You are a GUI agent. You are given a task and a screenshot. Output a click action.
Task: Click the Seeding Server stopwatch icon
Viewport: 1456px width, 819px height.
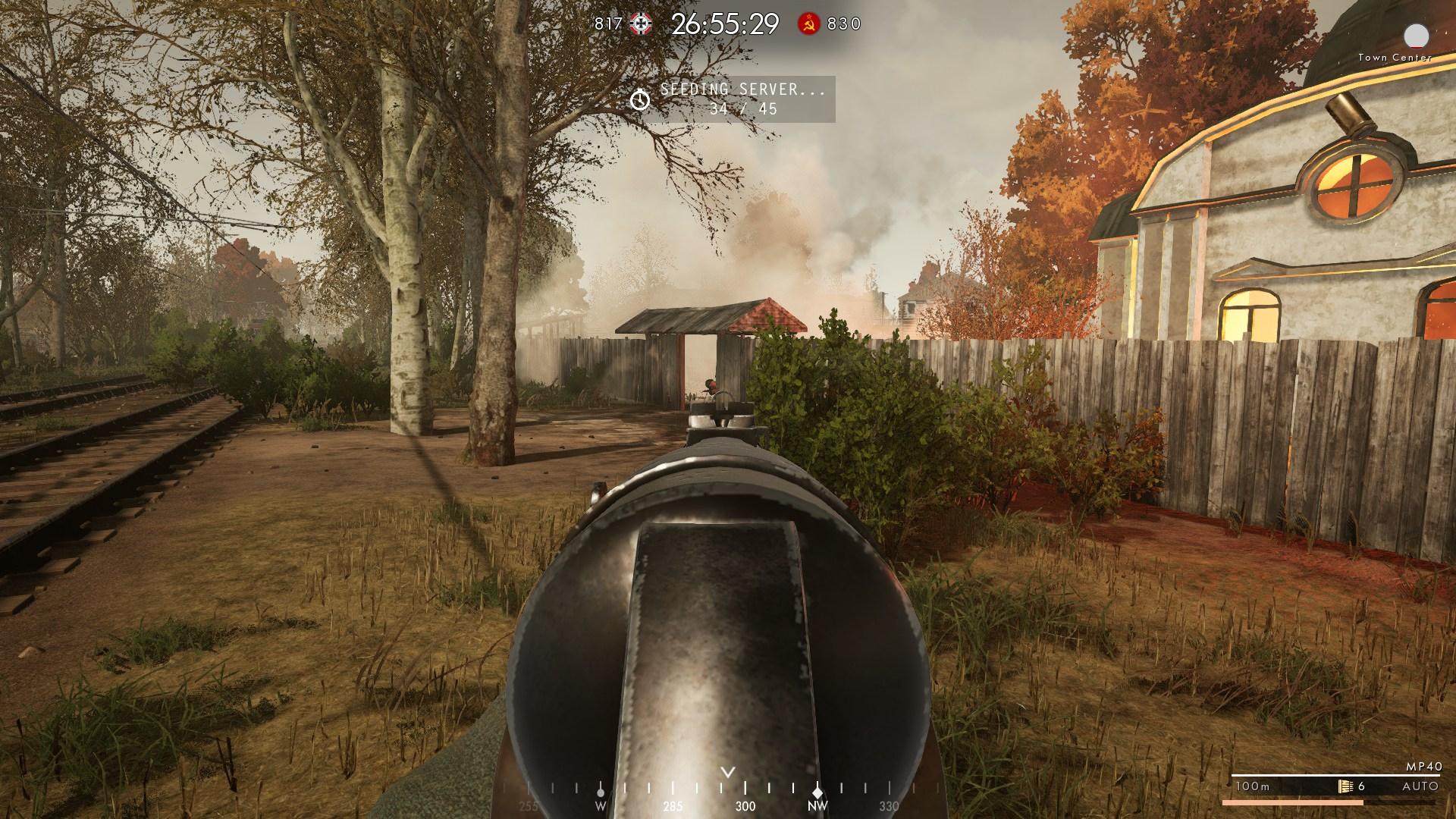click(x=640, y=99)
